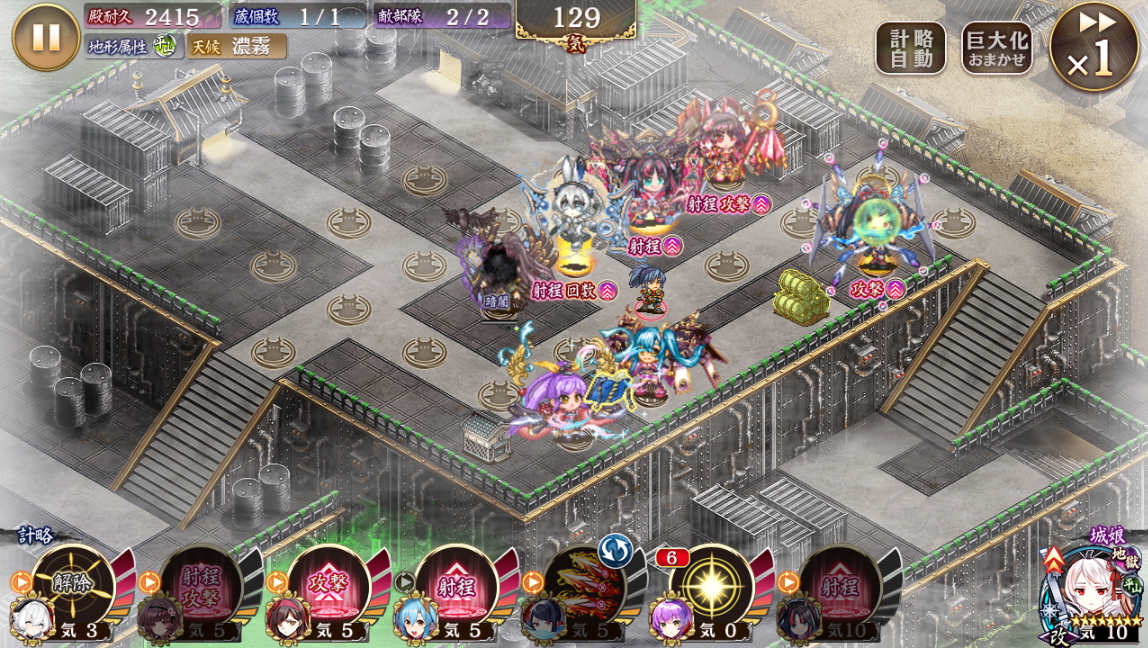Image resolution: width=1148 pixels, height=648 pixels.
Task: Activate the 攻撃 buff stratagem
Action: pos(329,586)
